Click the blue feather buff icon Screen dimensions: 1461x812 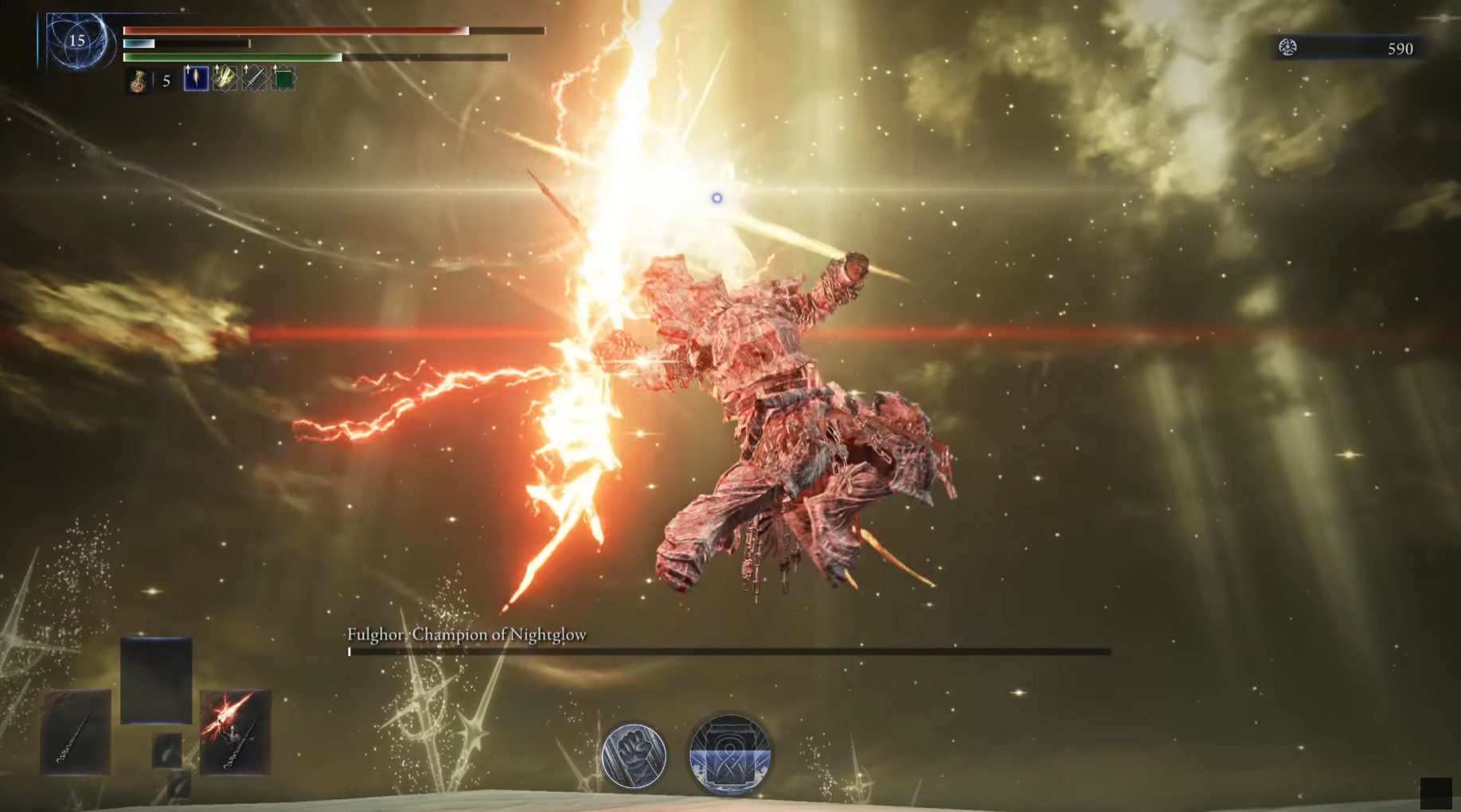point(196,78)
